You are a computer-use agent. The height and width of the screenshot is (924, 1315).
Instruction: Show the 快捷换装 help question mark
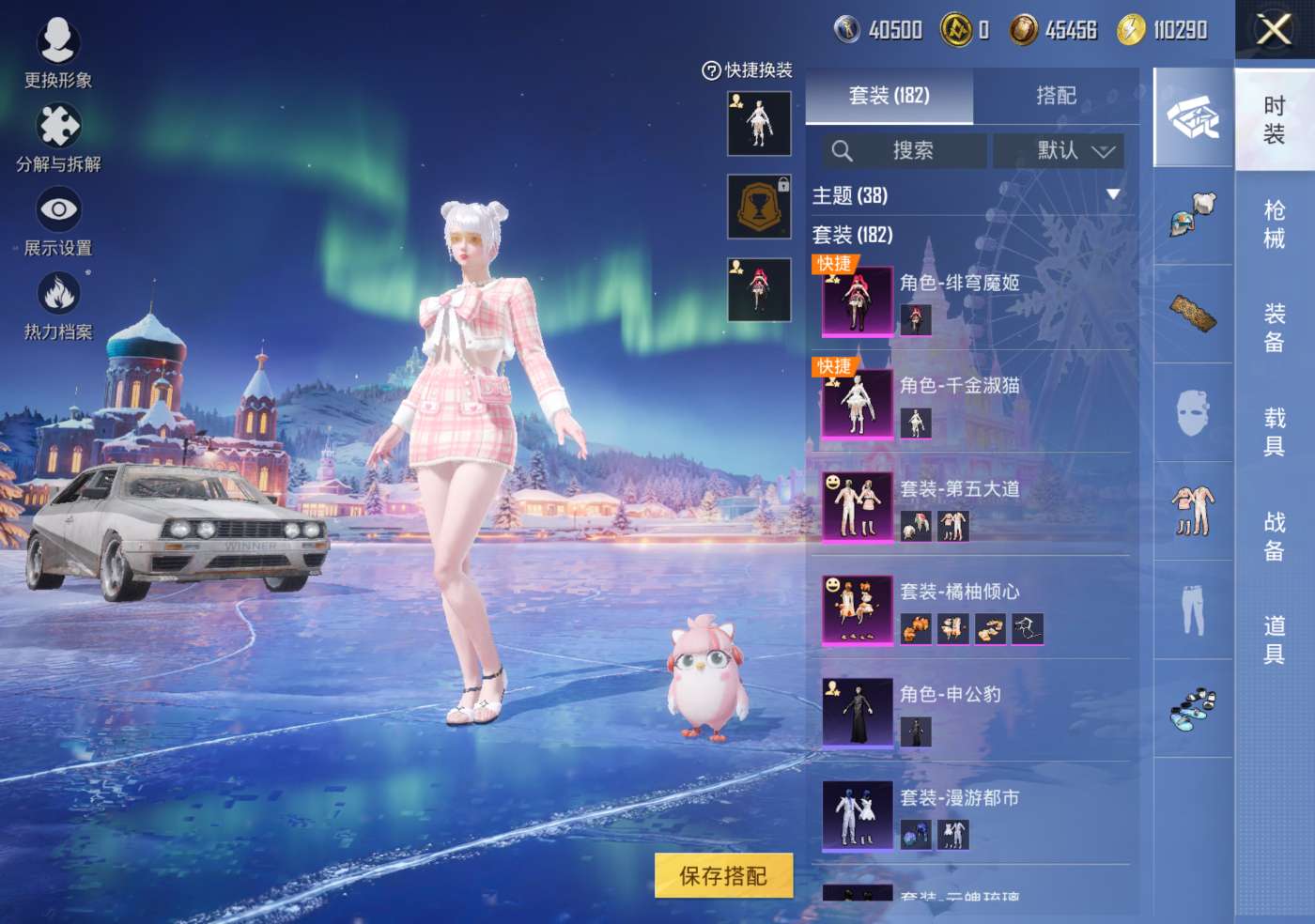pos(711,70)
